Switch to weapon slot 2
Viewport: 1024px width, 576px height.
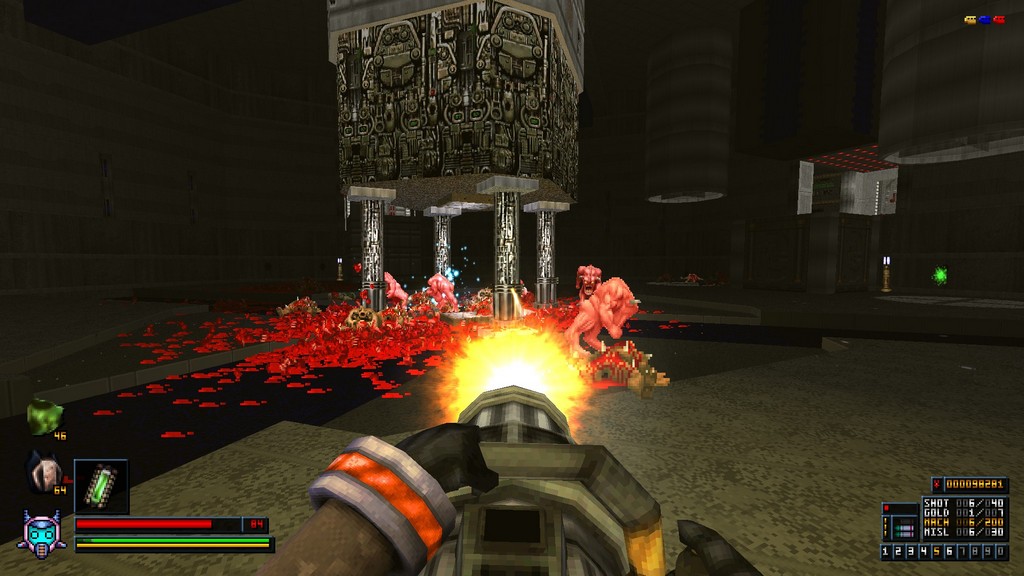click(x=899, y=552)
